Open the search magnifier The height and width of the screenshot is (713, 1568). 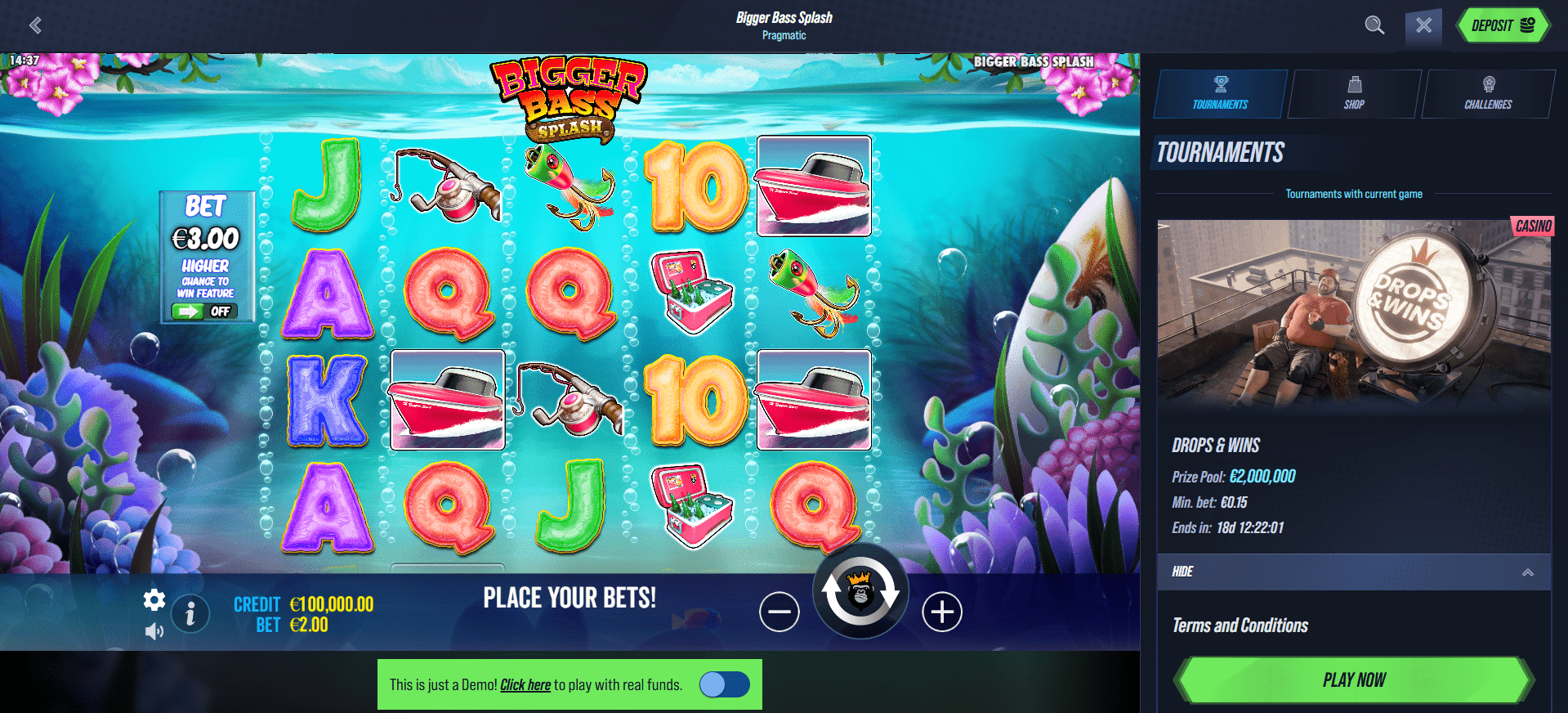(x=1374, y=25)
